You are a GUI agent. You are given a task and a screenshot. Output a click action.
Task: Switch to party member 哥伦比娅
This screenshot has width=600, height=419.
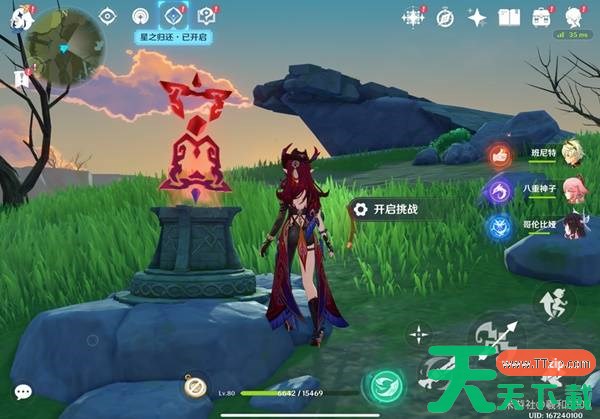[x=572, y=224]
